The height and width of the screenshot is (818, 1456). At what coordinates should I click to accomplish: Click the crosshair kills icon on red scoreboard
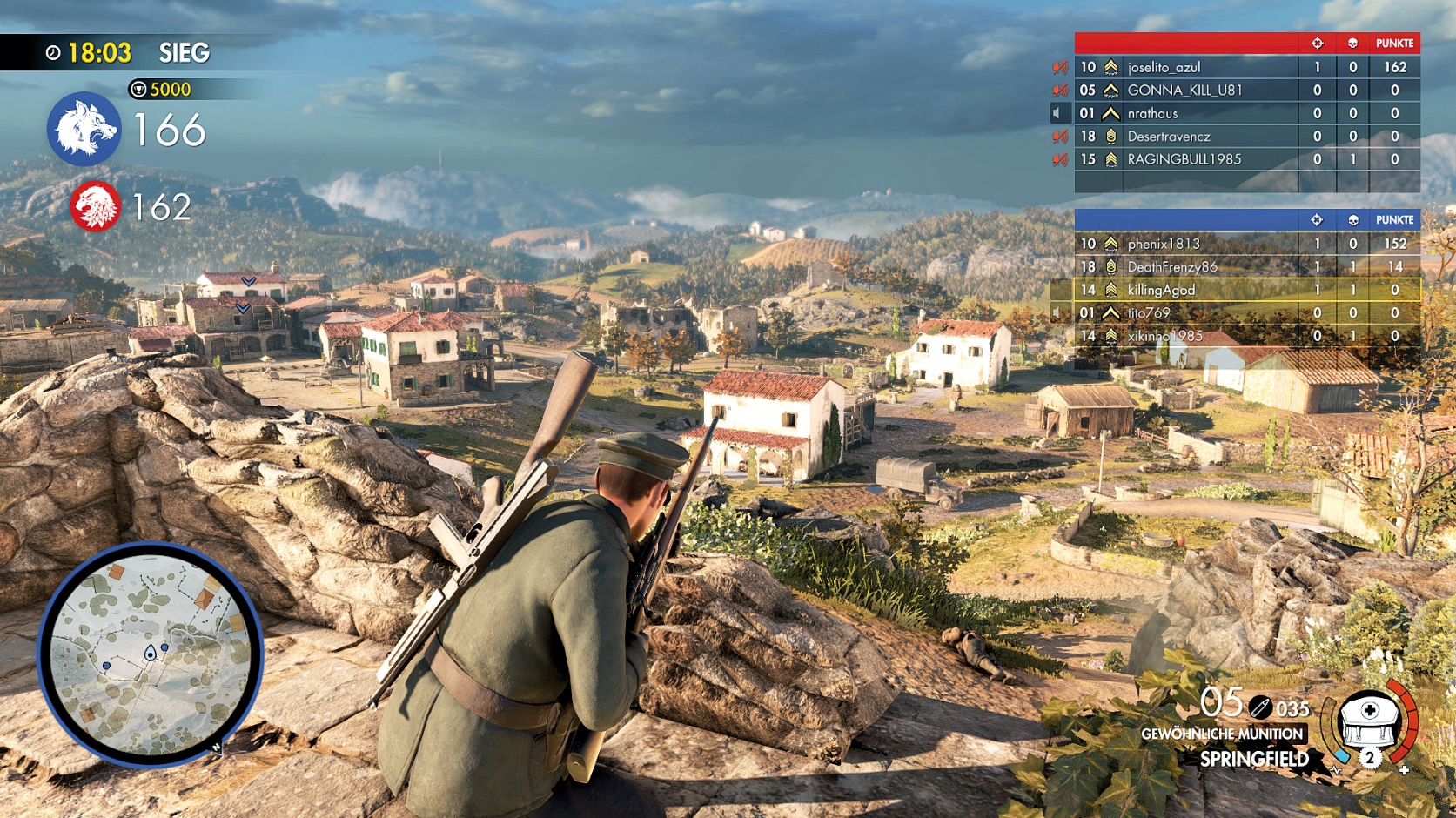[x=1317, y=44]
